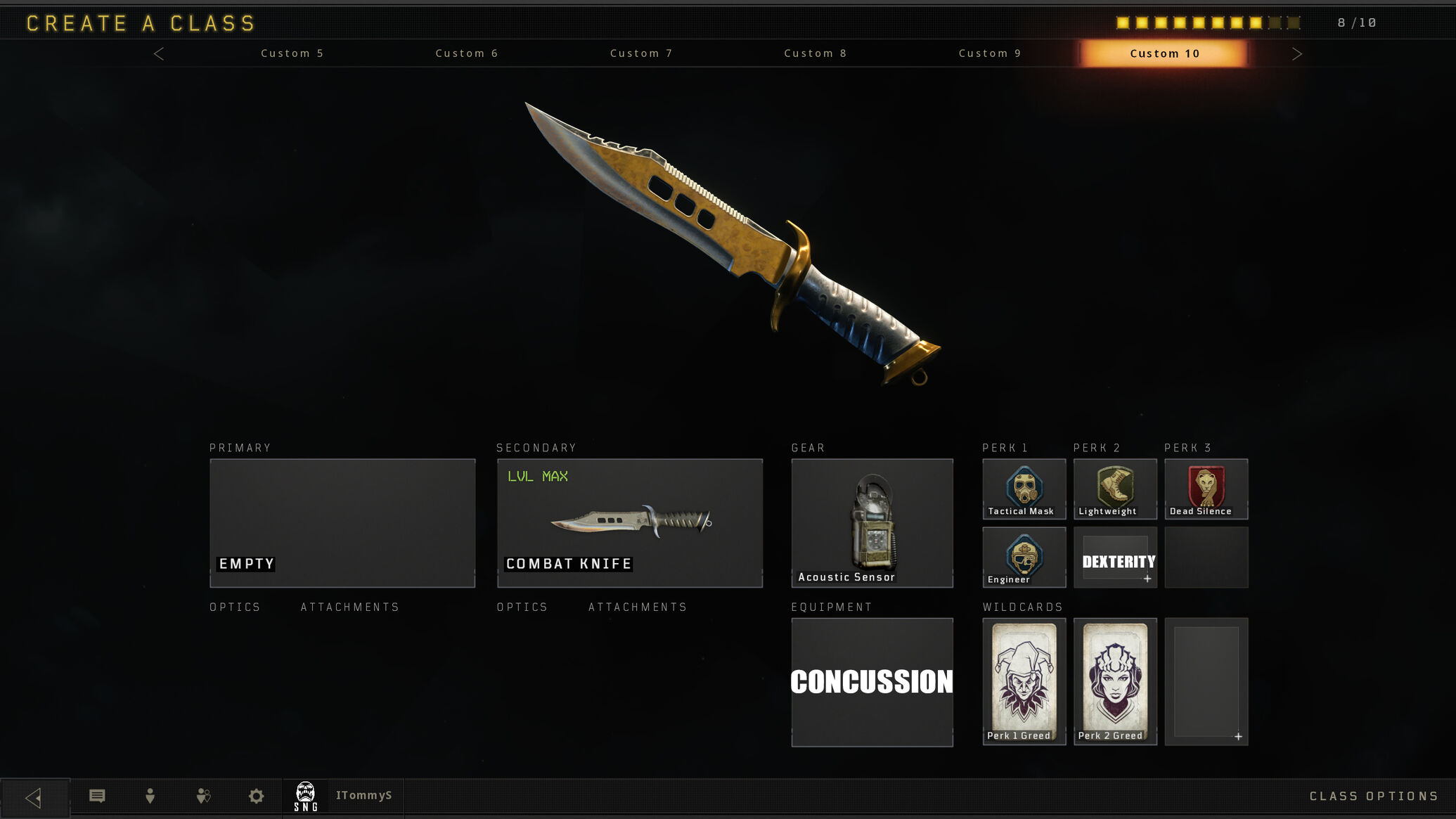Open Class Options
Image resolution: width=1456 pixels, height=819 pixels.
pyautogui.click(x=1373, y=796)
